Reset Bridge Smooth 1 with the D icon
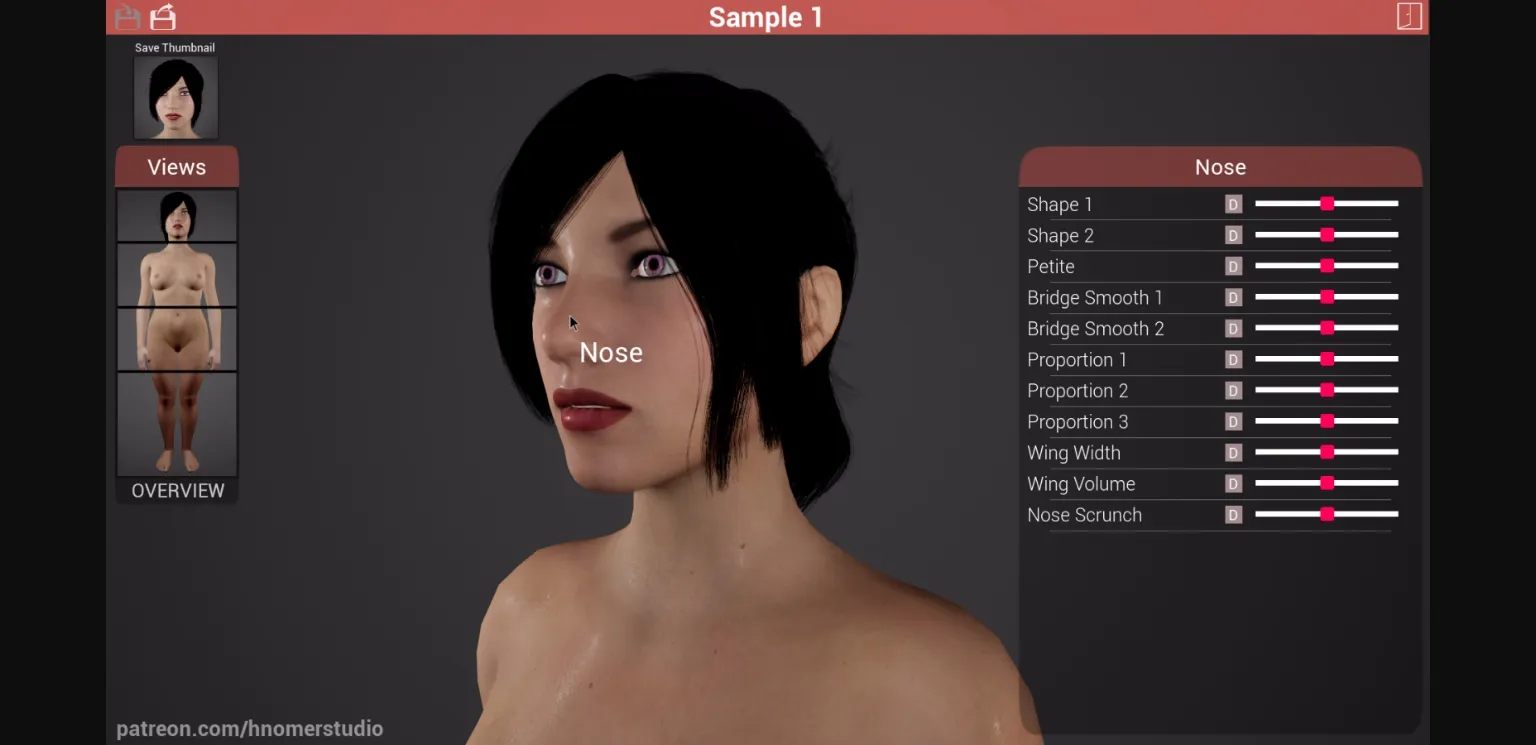This screenshot has height=745, width=1536. (x=1233, y=297)
